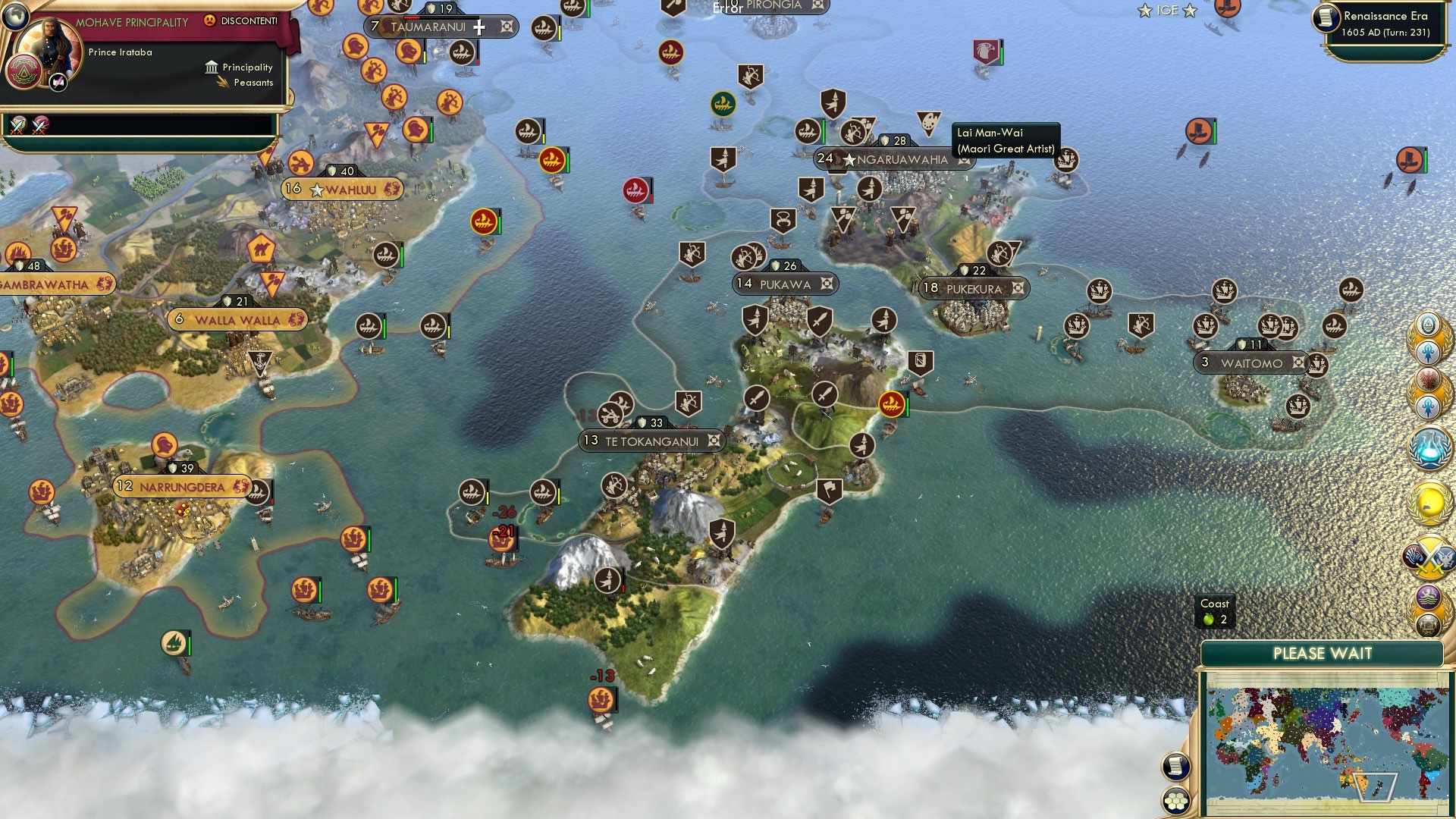Click the plus icon on Taumaranui's banner

pos(479,28)
